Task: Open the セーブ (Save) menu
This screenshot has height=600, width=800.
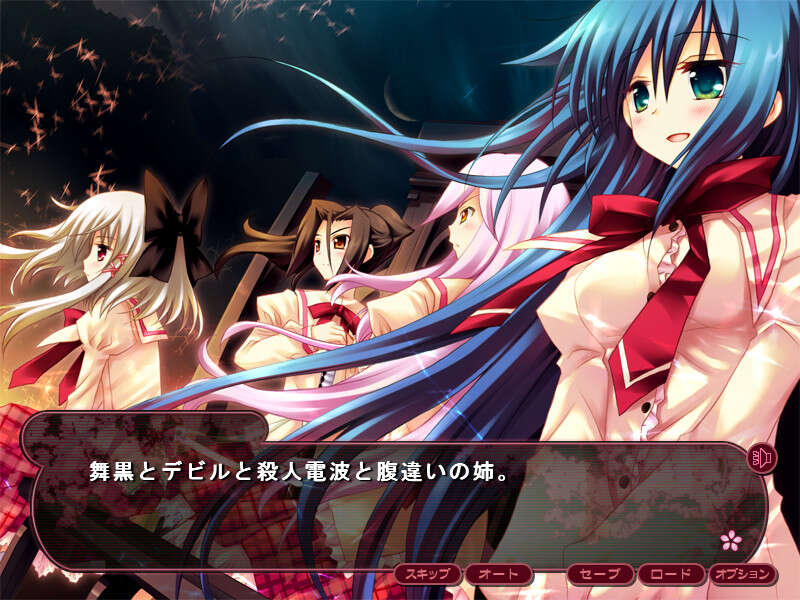Action: [601, 575]
